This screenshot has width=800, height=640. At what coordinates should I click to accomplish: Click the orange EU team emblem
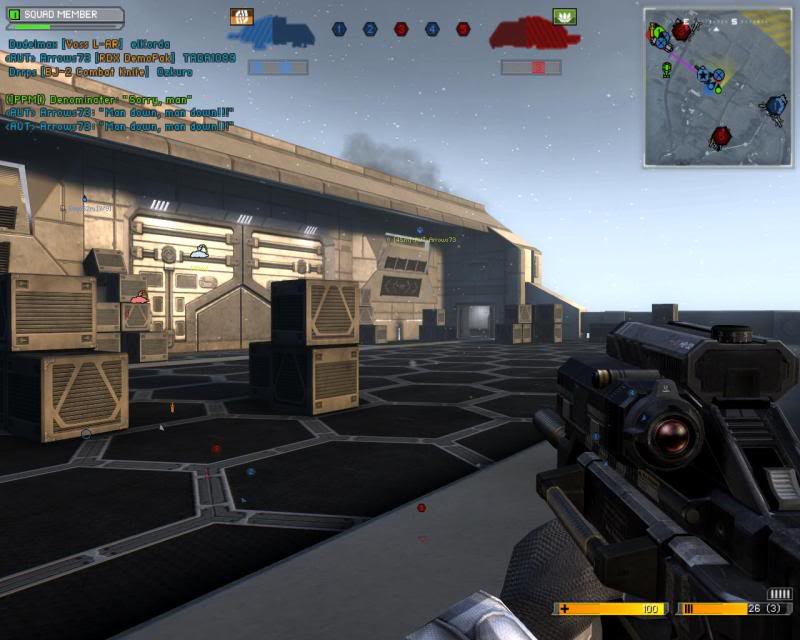(x=242, y=16)
